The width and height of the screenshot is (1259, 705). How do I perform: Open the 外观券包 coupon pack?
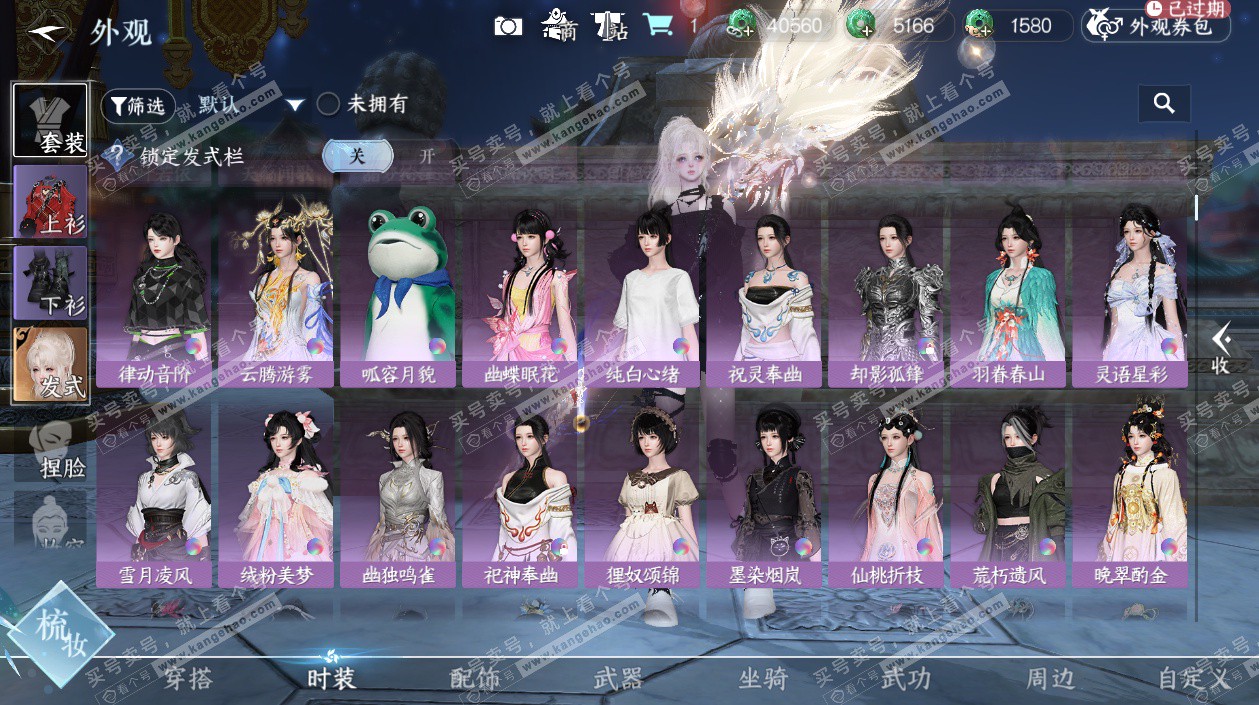point(1155,27)
